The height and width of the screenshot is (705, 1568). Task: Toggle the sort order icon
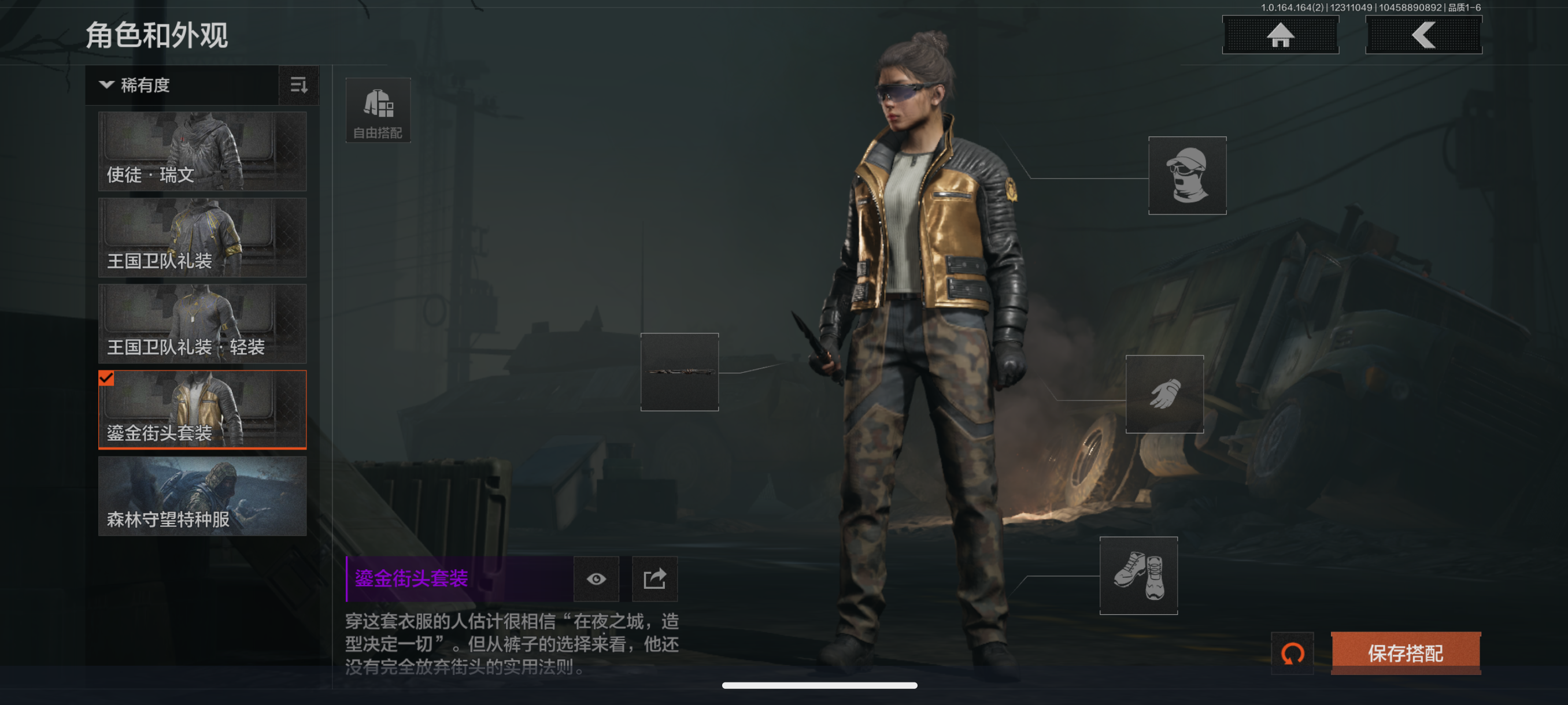pos(299,85)
